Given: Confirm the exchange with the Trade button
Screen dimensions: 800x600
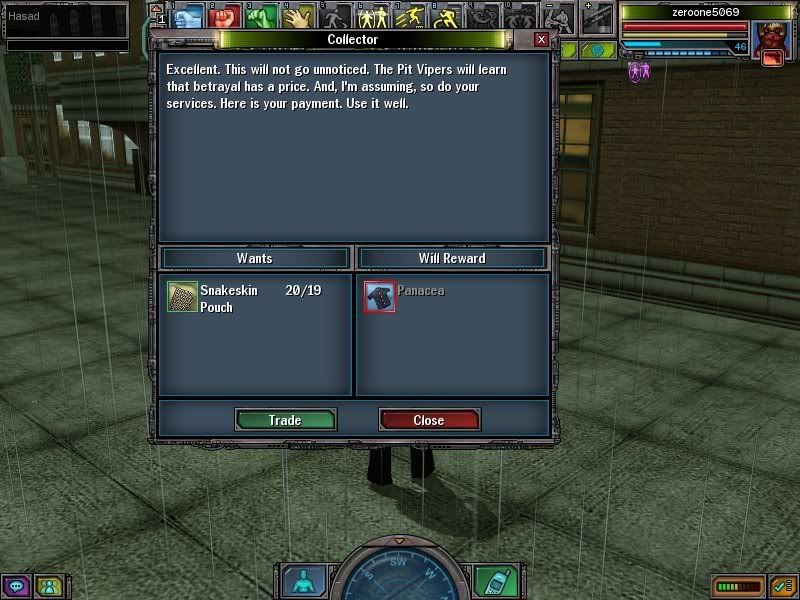Looking at the screenshot, I should tap(285, 420).
